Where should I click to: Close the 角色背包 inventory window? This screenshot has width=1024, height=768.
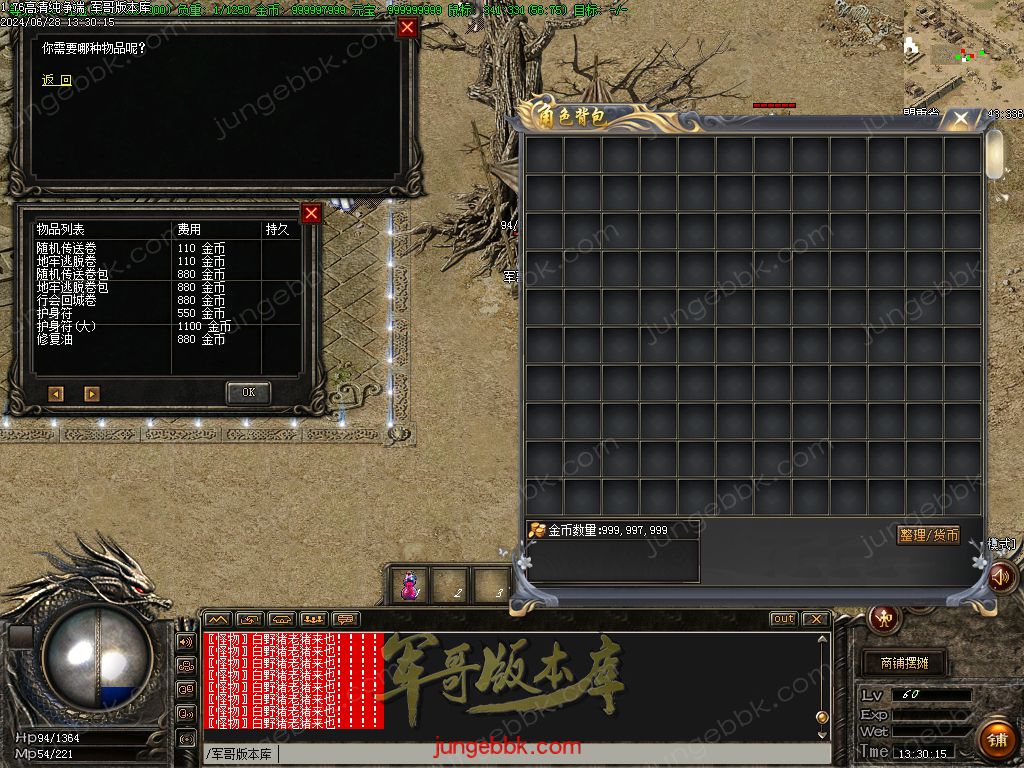point(960,119)
